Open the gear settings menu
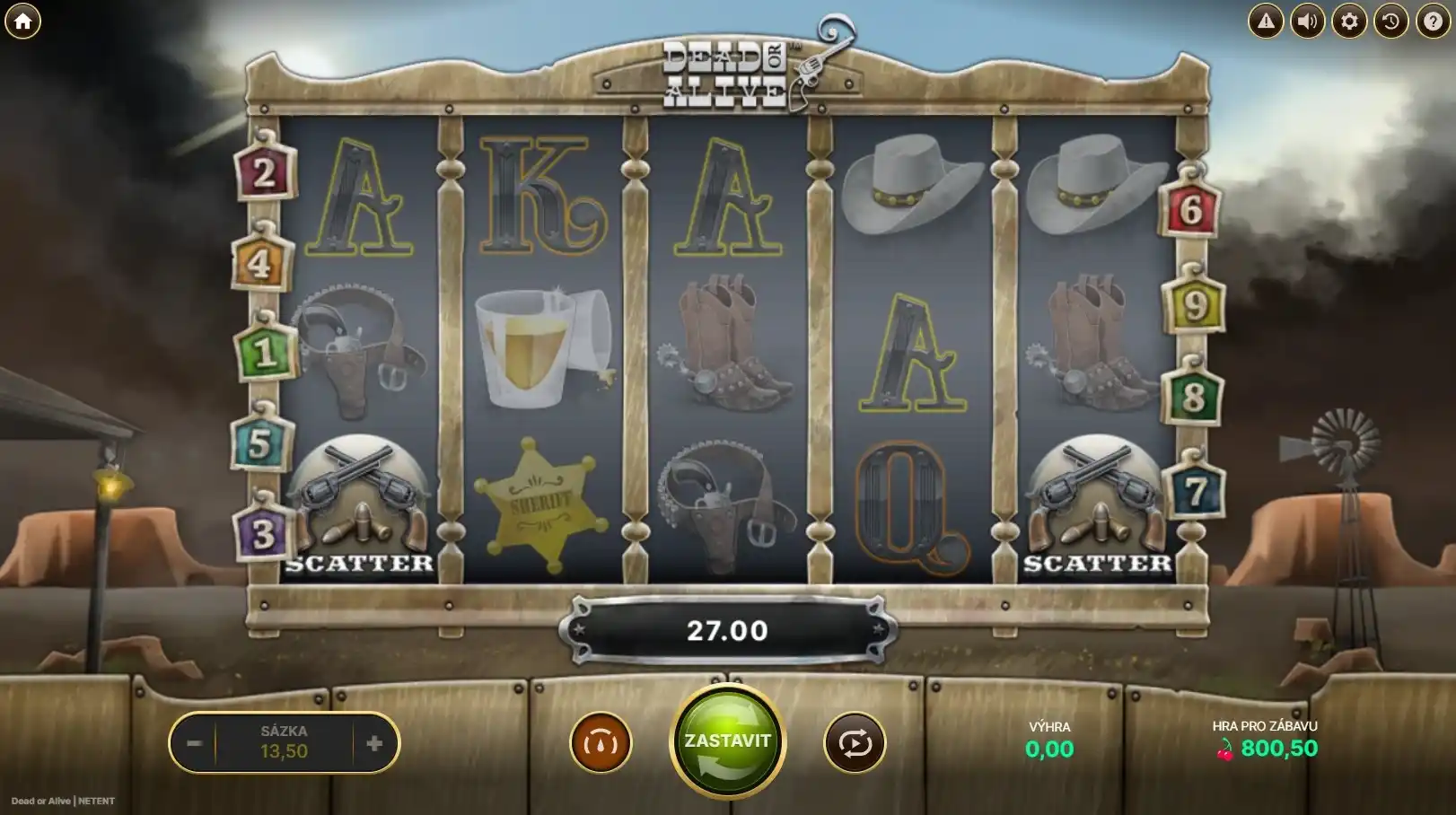The width and height of the screenshot is (1456, 815). pyautogui.click(x=1349, y=22)
